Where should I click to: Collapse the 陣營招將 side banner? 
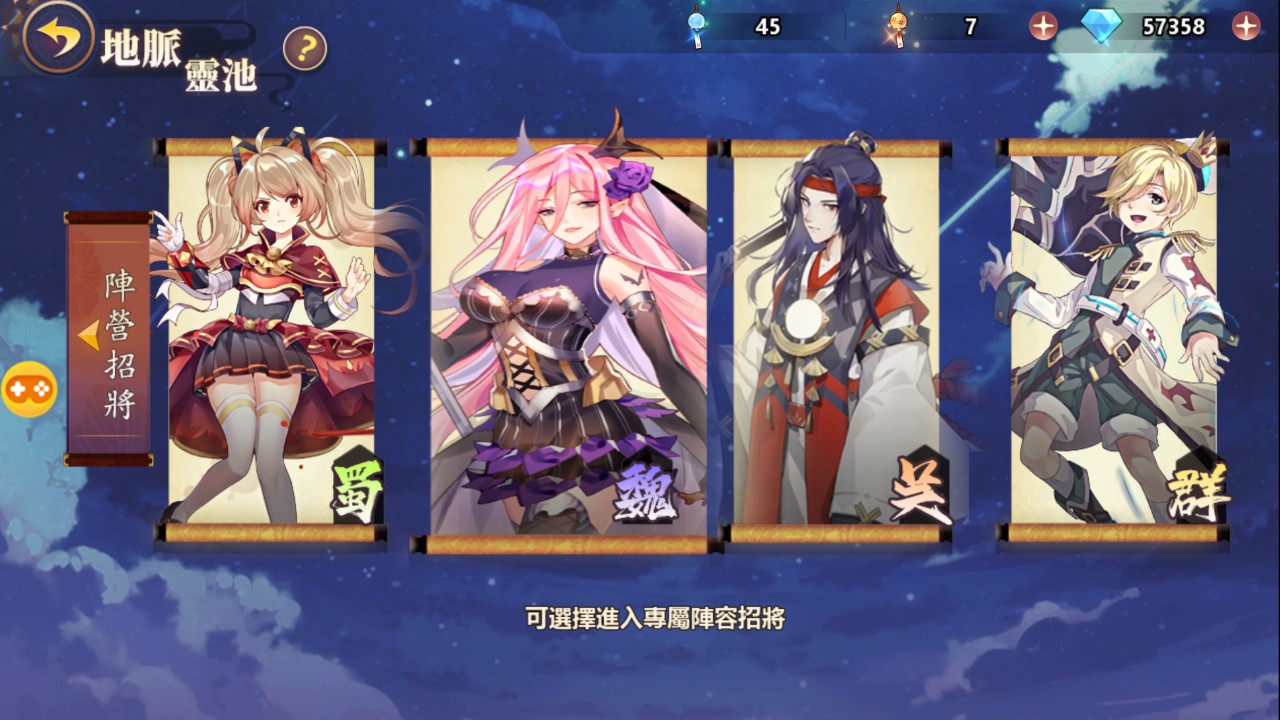pos(91,336)
